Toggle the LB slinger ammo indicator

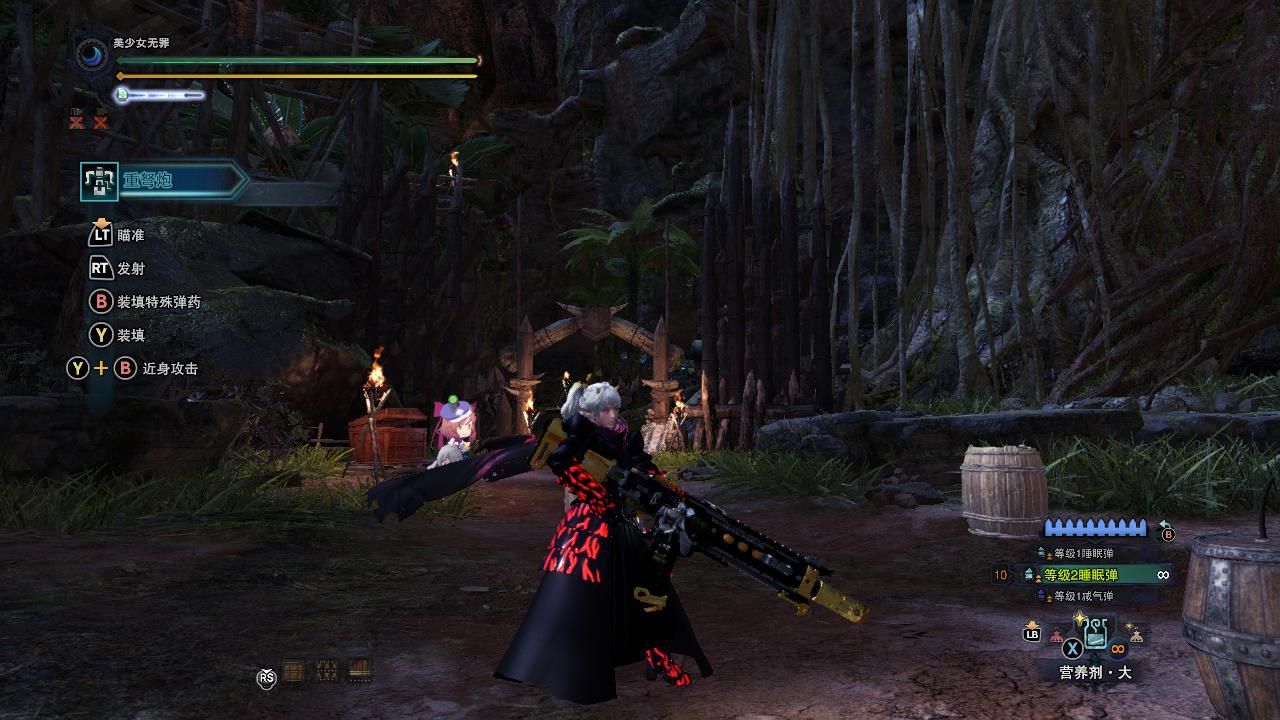(1034, 633)
